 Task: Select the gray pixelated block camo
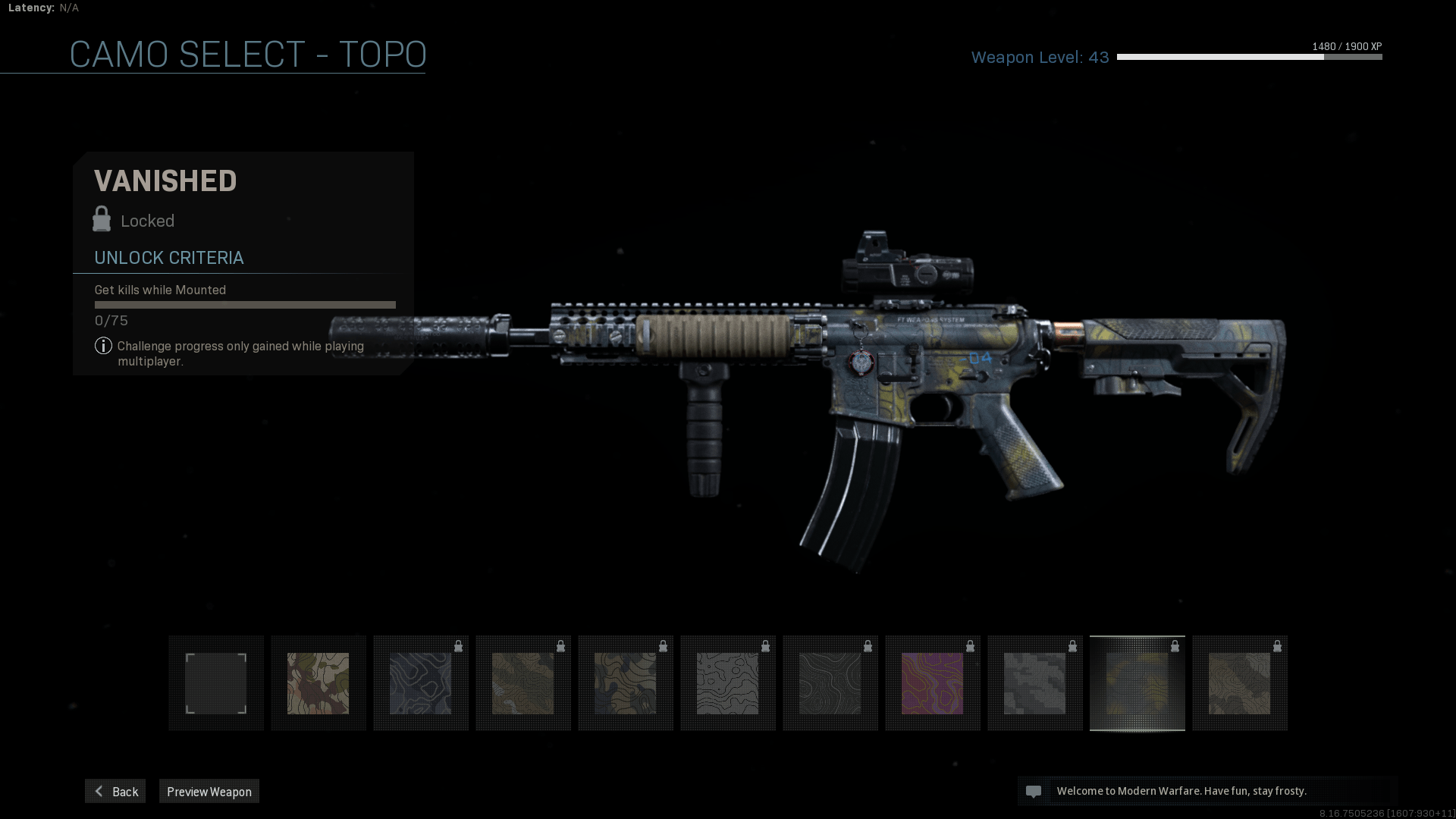1035,683
